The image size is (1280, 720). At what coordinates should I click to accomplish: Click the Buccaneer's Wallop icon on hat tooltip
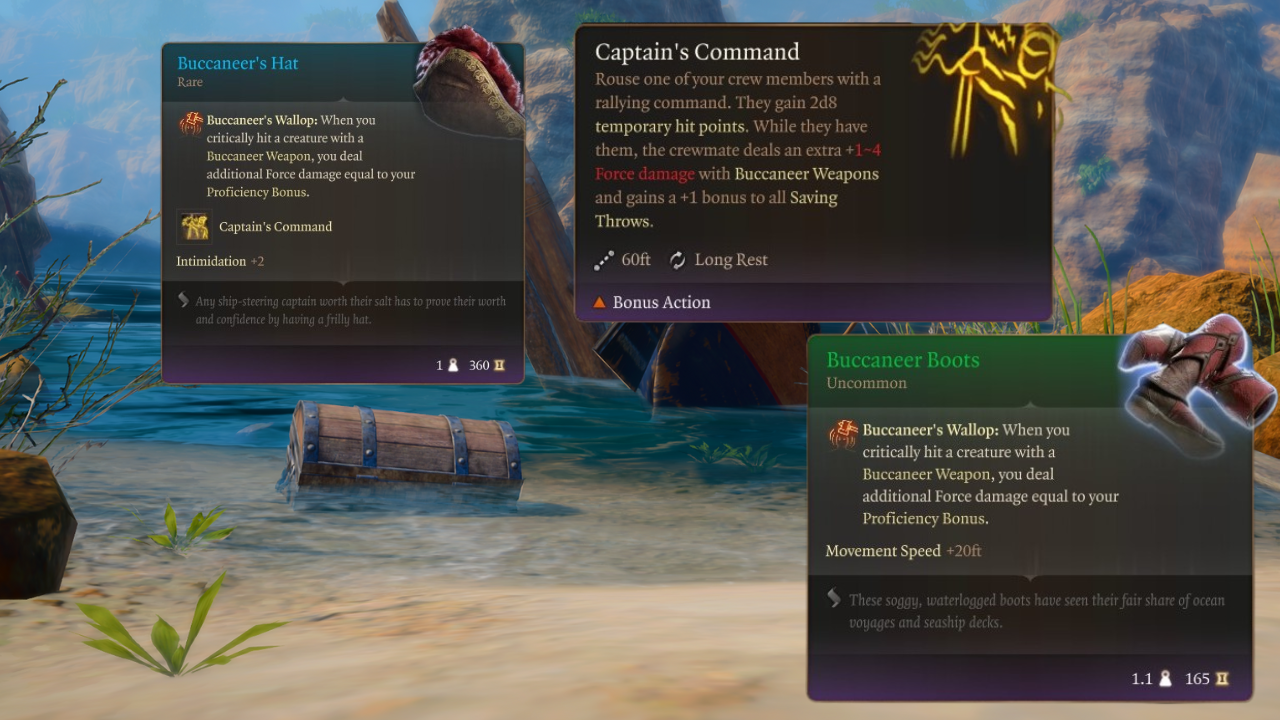point(191,123)
